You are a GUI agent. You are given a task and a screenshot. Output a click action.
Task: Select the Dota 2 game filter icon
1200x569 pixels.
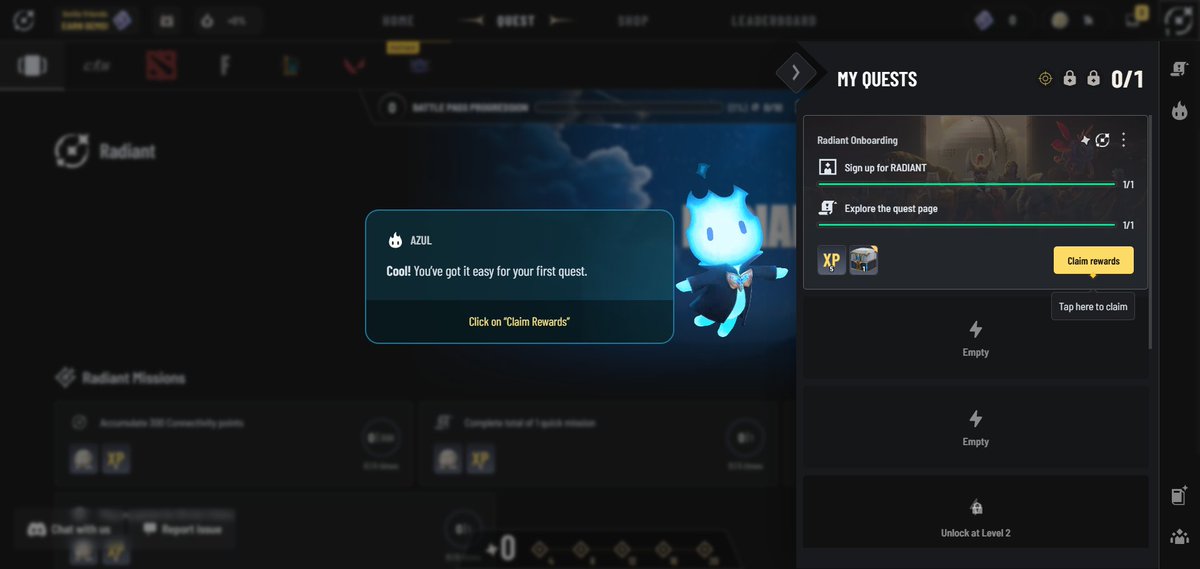click(161, 66)
